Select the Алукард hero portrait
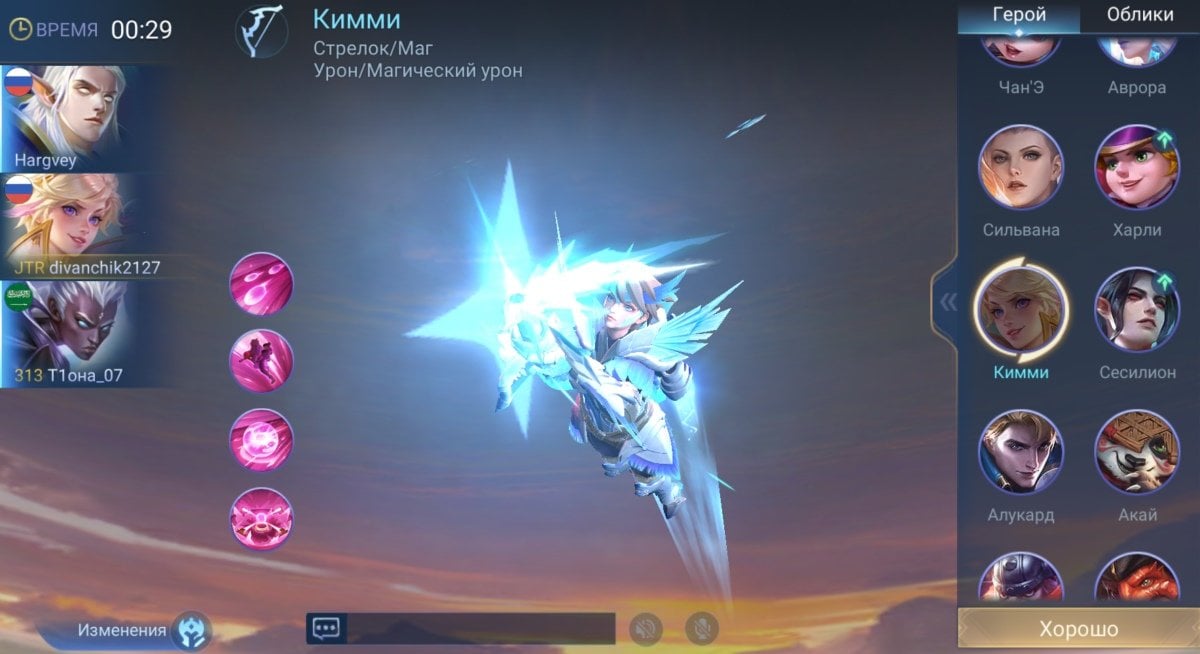This screenshot has height=654, width=1200. coord(1020,452)
